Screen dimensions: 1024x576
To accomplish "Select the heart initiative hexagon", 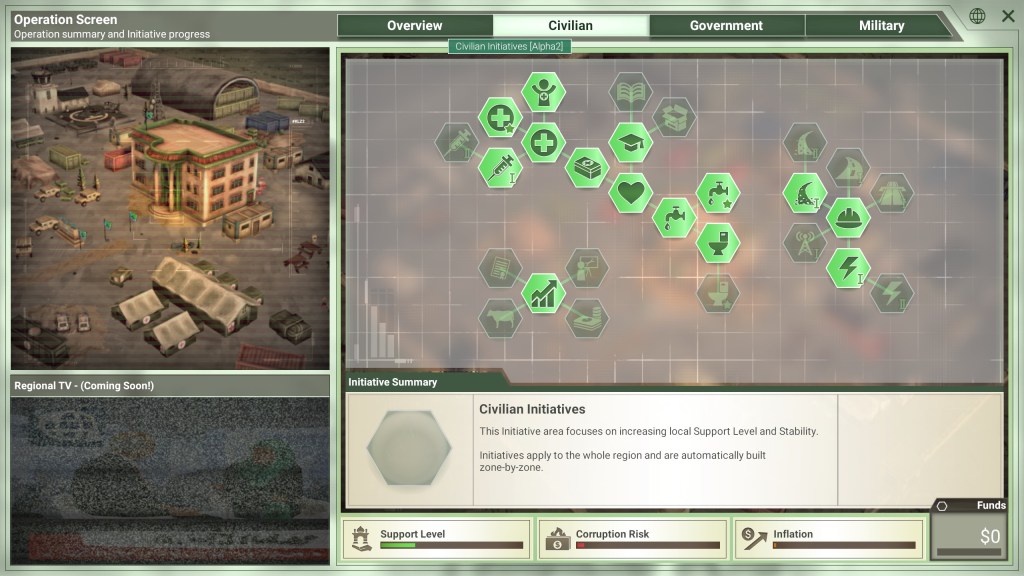I will click(629, 191).
